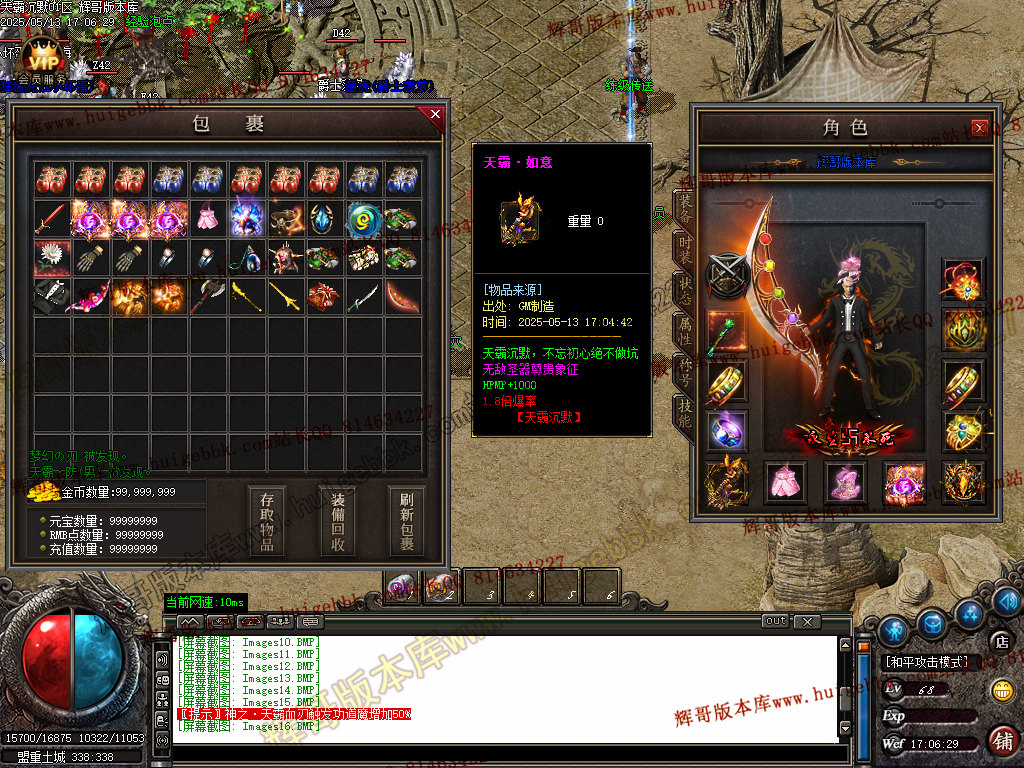Viewport: 1024px width, 768px height.
Task: Close the 包裹 bag window
Action: [435, 114]
